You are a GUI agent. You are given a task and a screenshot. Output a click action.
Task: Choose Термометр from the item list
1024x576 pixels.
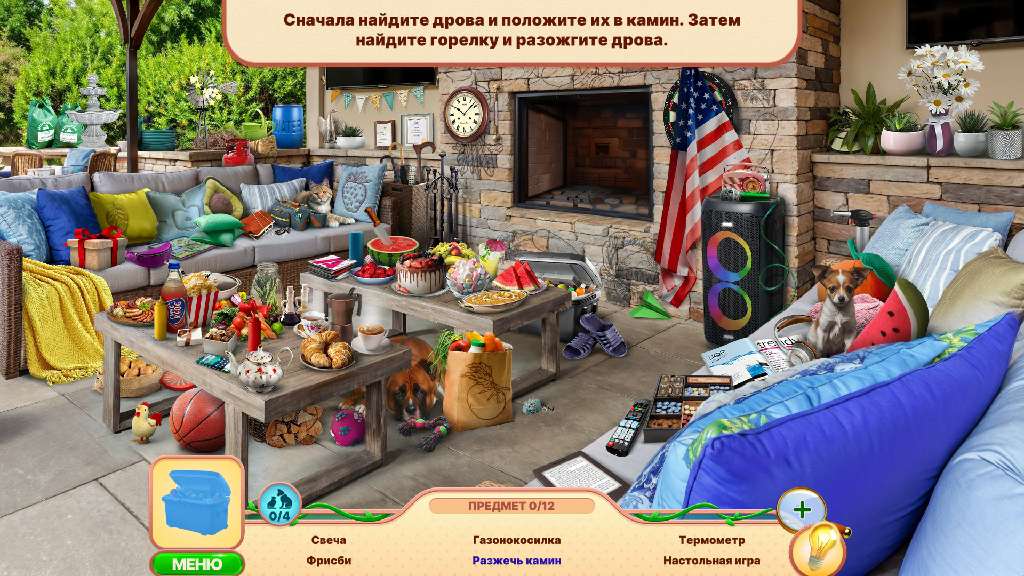(711, 540)
